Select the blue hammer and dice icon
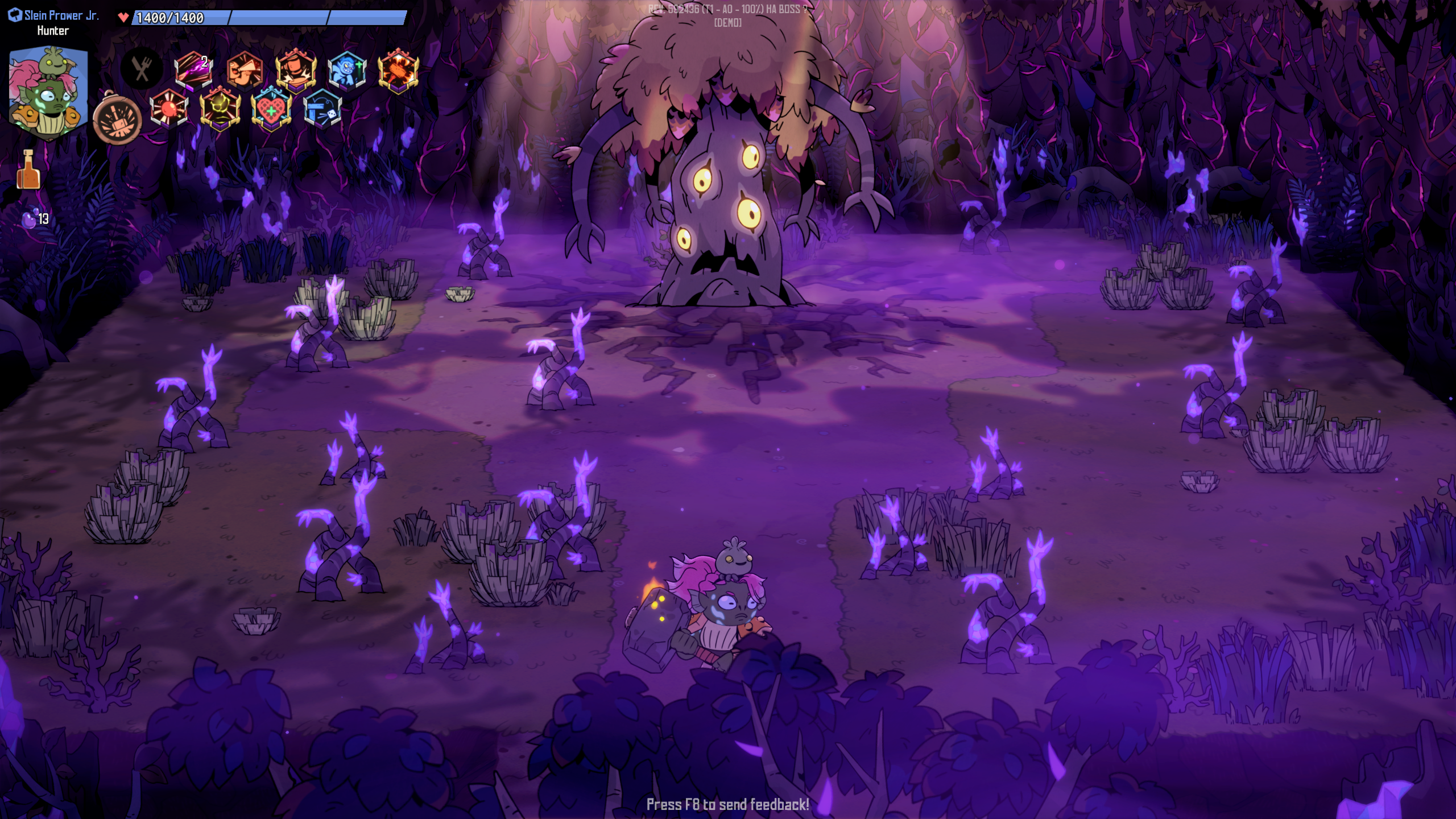Screen dimensions: 1456x819 [322, 108]
